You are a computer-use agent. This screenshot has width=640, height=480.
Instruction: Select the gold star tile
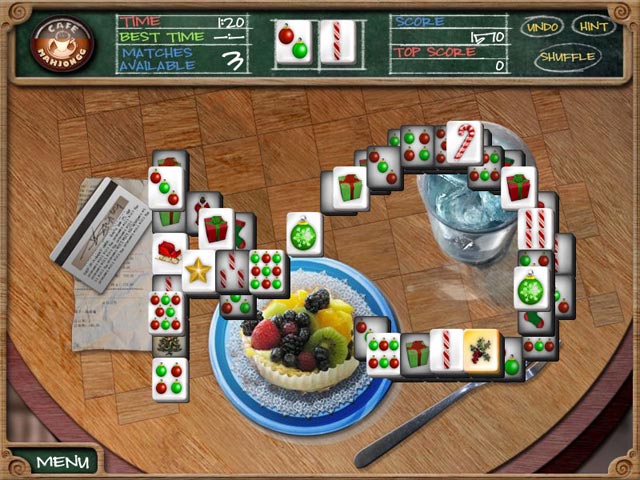199,270
